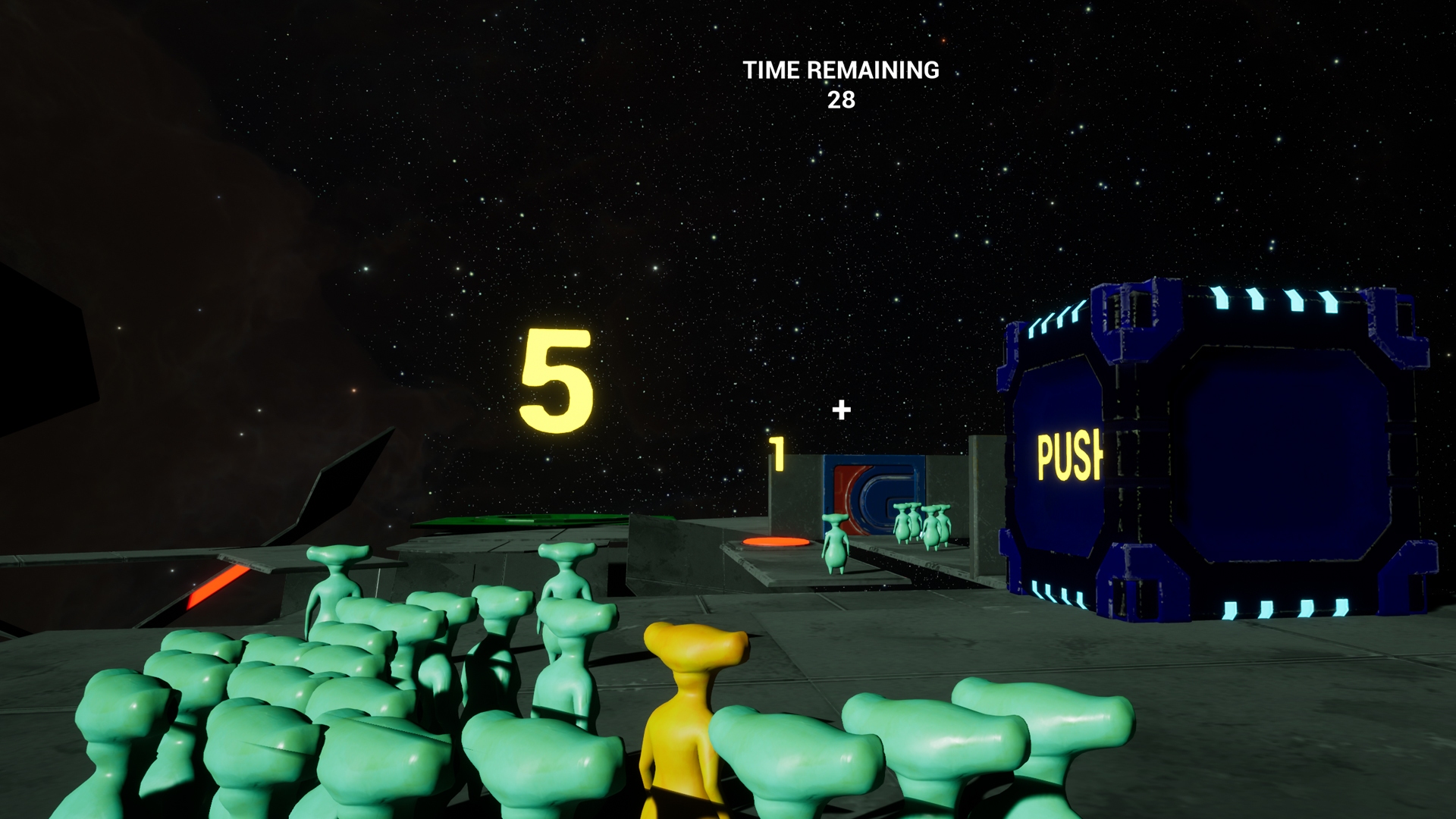Click the white plus sign symbol
Screen dimensions: 1456x819
coord(840,410)
